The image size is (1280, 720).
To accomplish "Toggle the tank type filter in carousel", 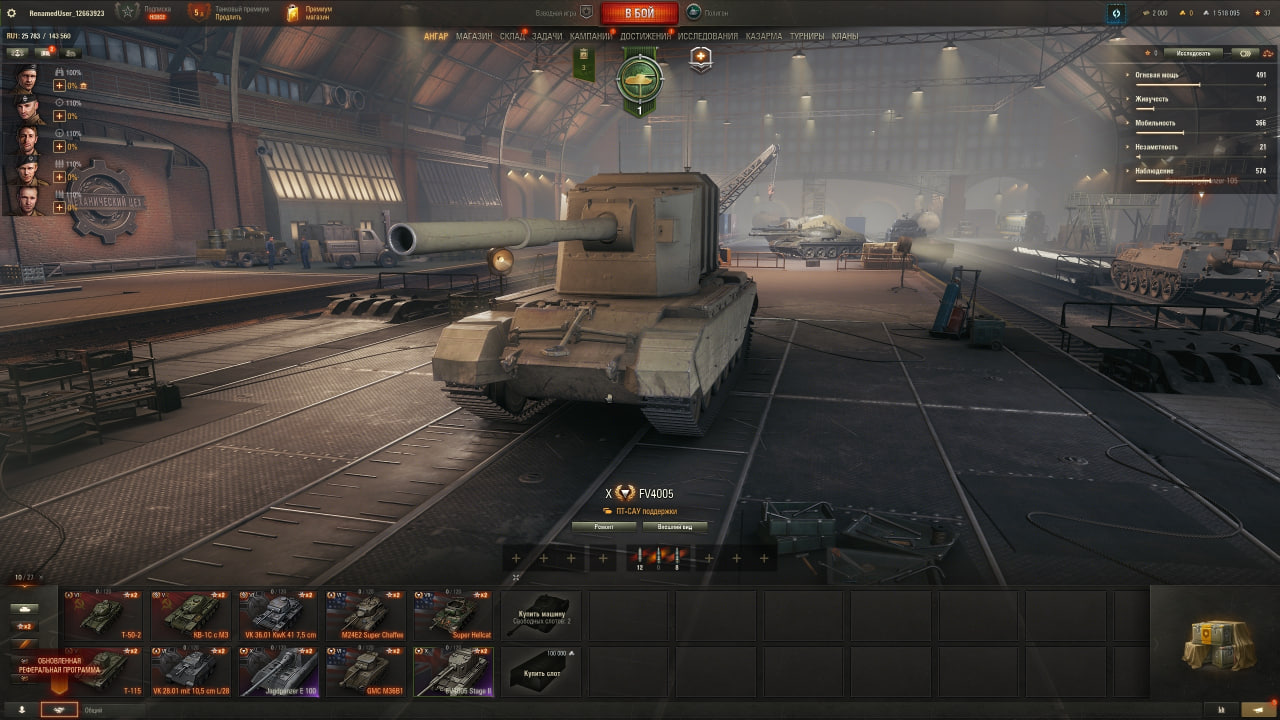I will (24, 608).
